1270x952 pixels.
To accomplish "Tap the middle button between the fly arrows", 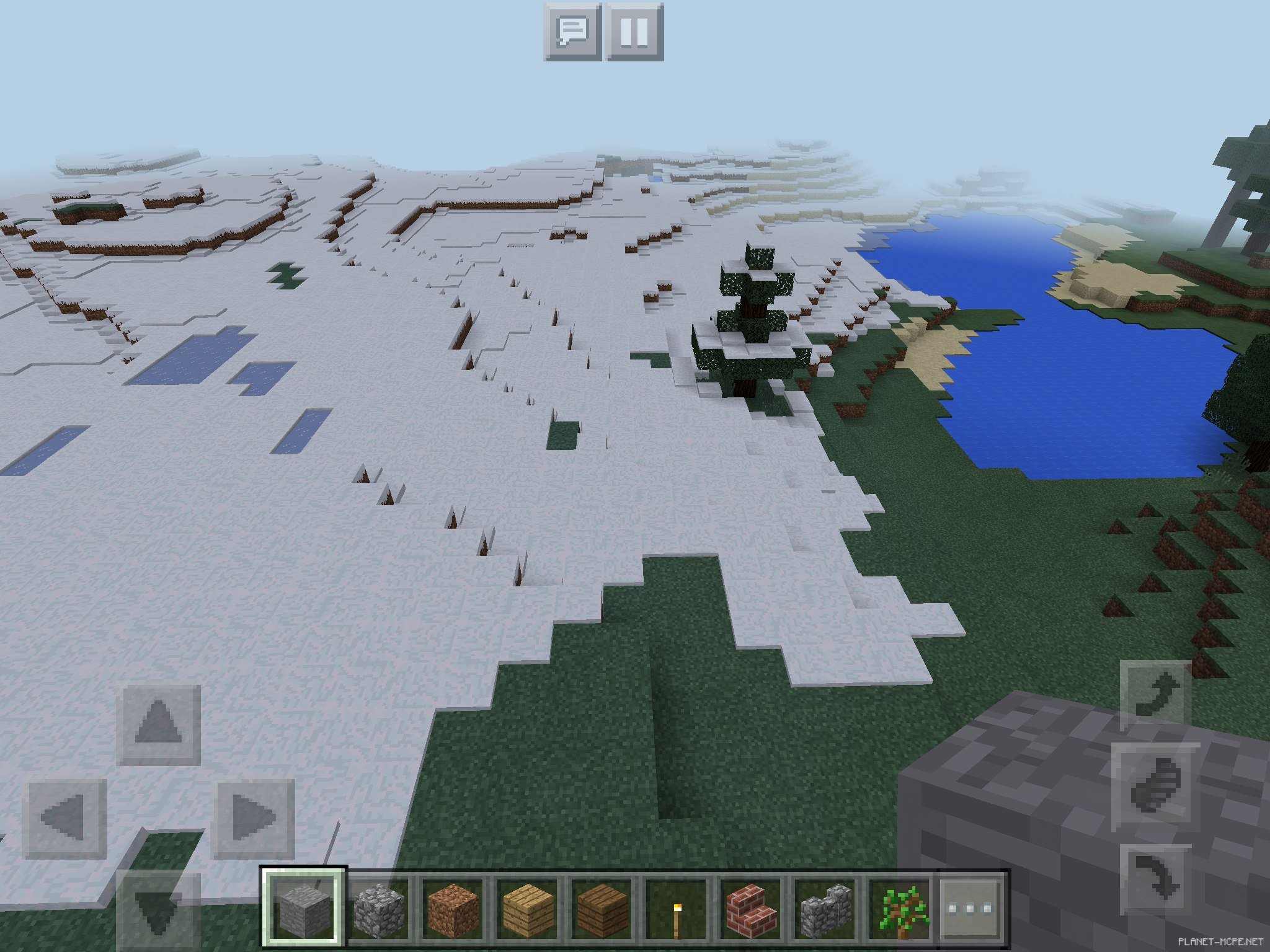I will (x=1156, y=787).
